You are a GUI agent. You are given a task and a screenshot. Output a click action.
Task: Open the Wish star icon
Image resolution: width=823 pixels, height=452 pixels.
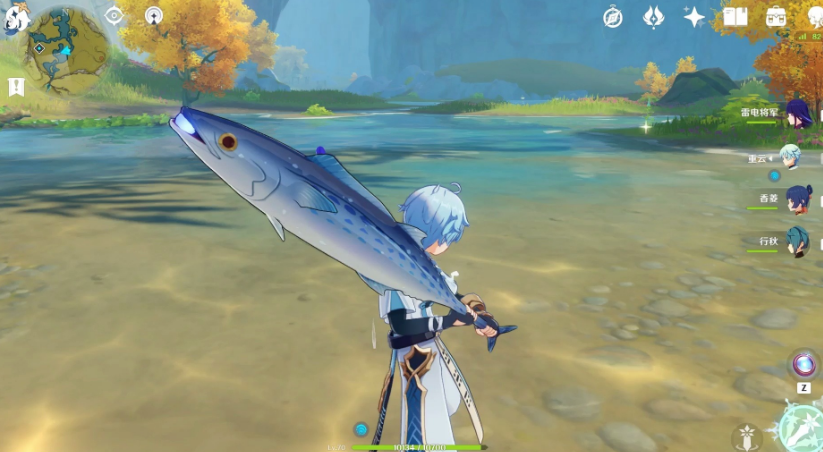(x=694, y=16)
